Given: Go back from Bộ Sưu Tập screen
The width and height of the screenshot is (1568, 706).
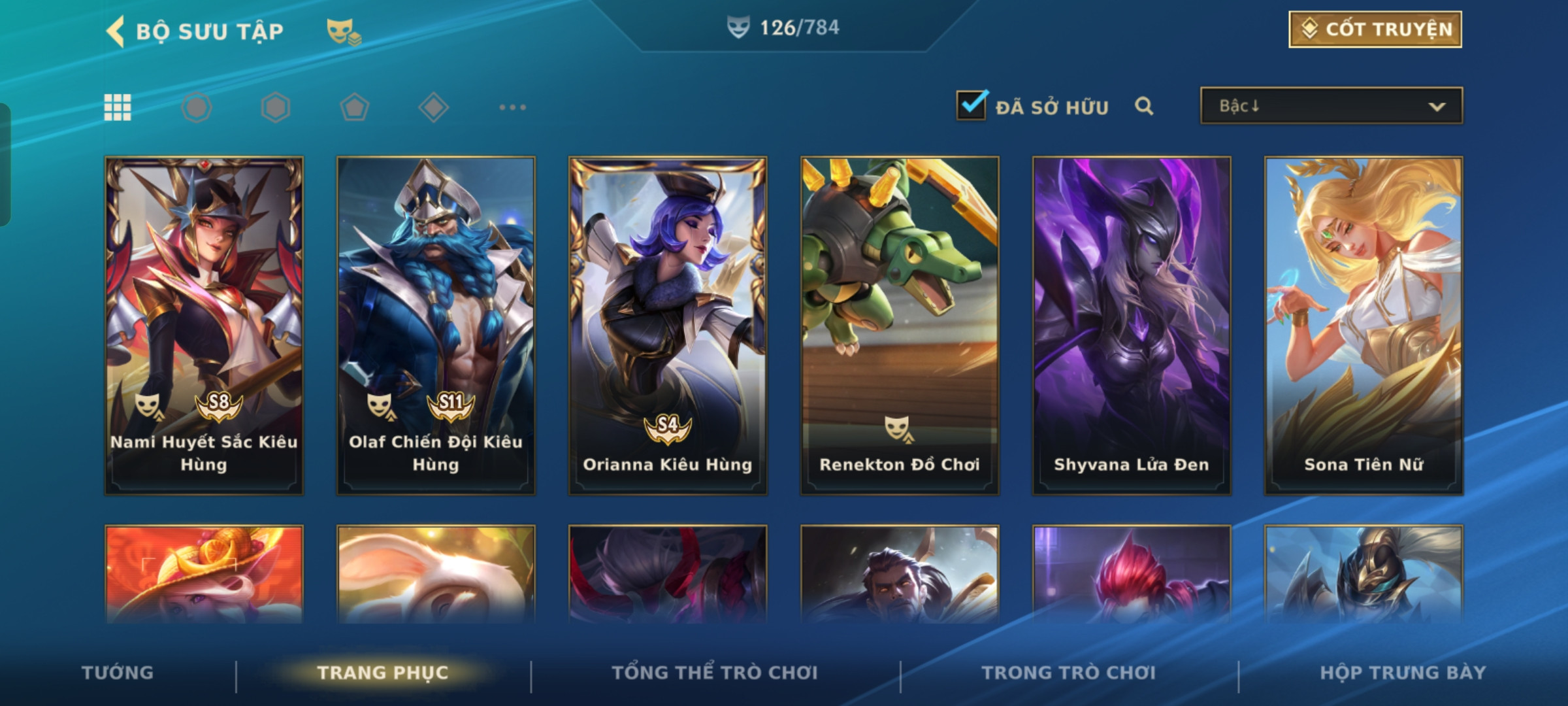Looking at the screenshot, I should coord(116,31).
